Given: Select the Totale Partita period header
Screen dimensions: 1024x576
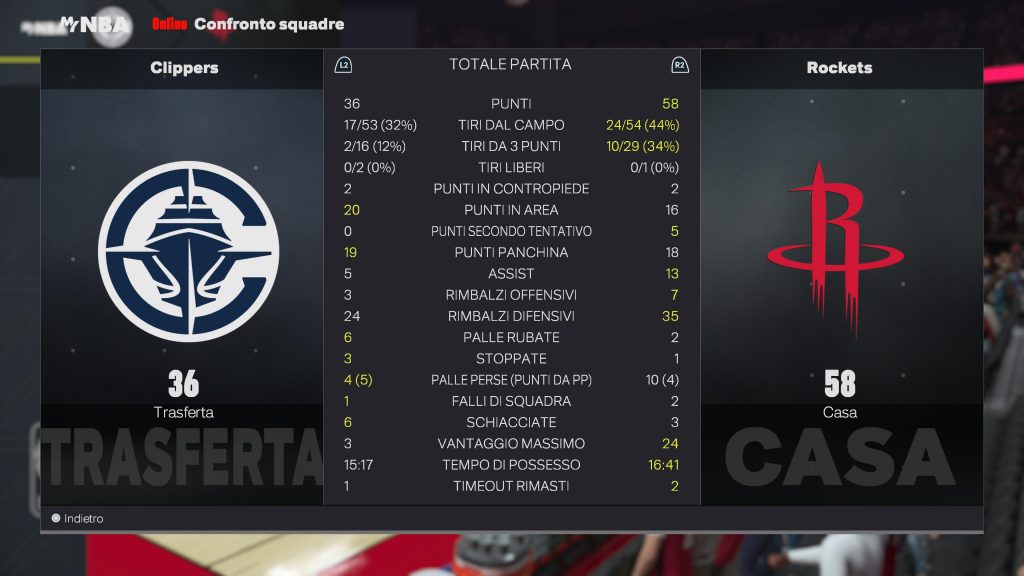Looking at the screenshot, I should tap(510, 65).
